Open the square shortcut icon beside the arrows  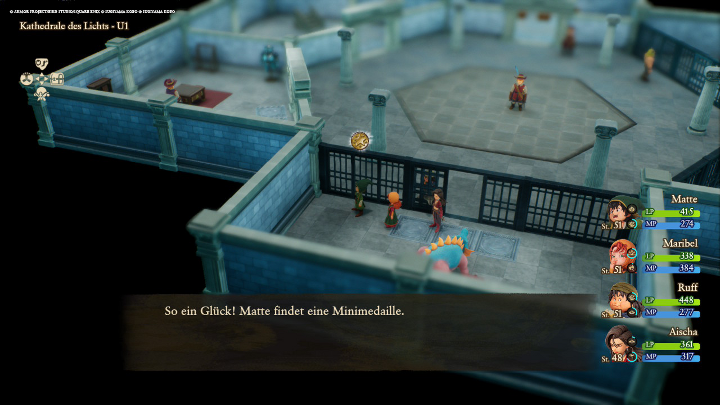click(57, 78)
